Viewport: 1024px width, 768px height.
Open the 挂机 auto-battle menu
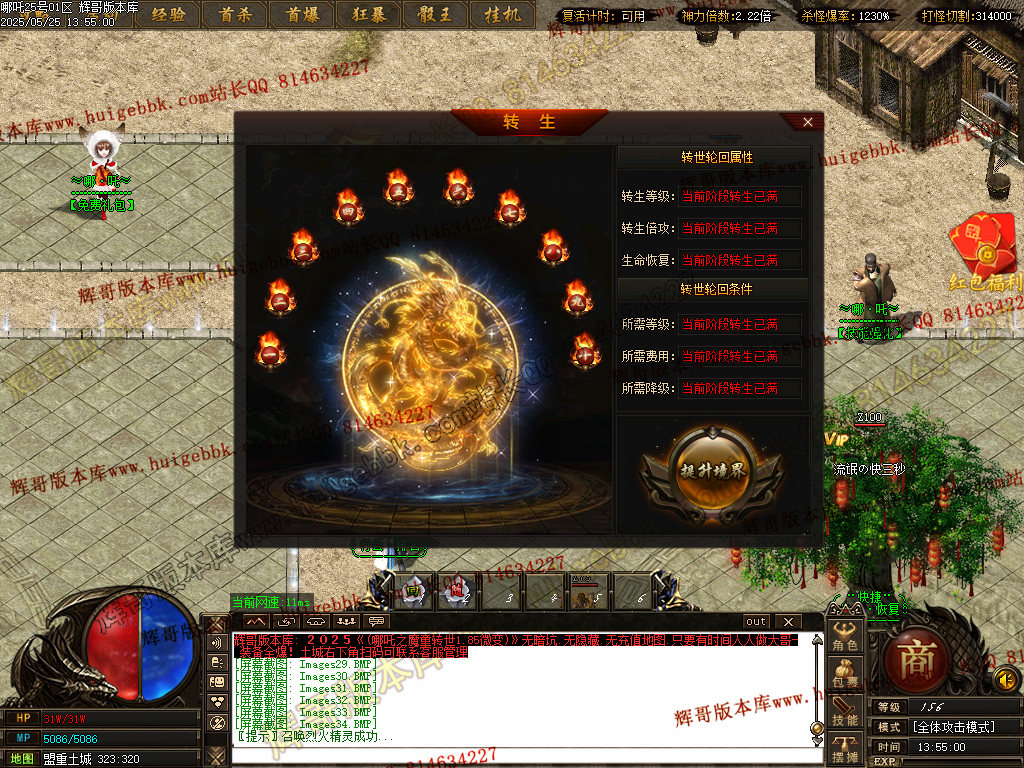(501, 14)
